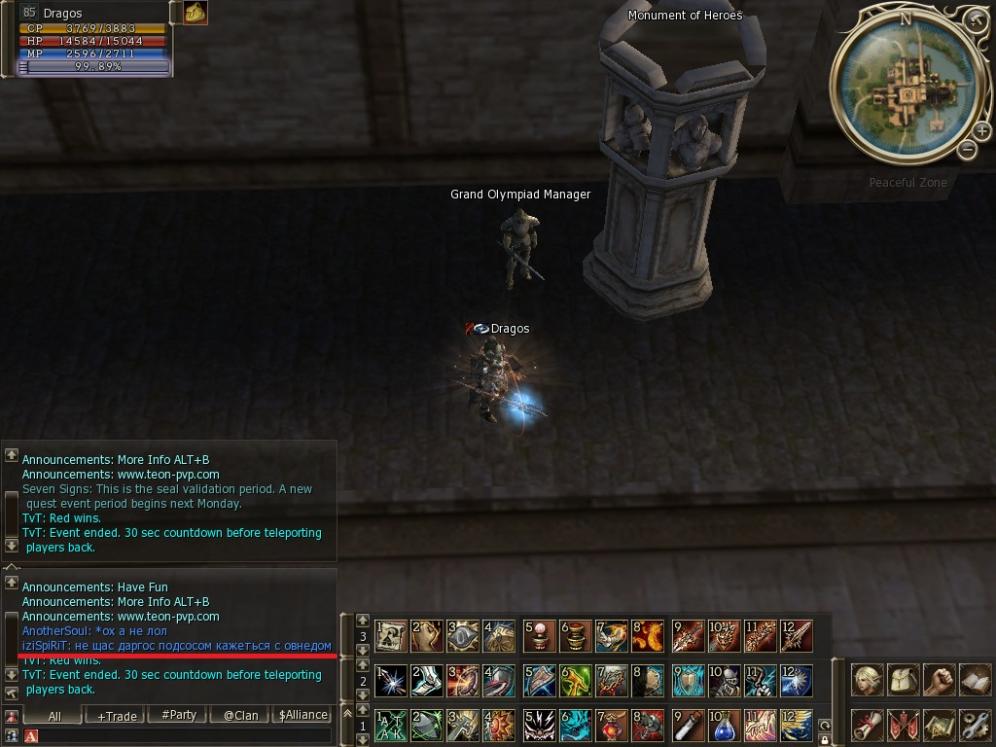Image resolution: width=996 pixels, height=747 pixels.
Task: Switch to the +Trade chat tab
Action: [x=116, y=715]
